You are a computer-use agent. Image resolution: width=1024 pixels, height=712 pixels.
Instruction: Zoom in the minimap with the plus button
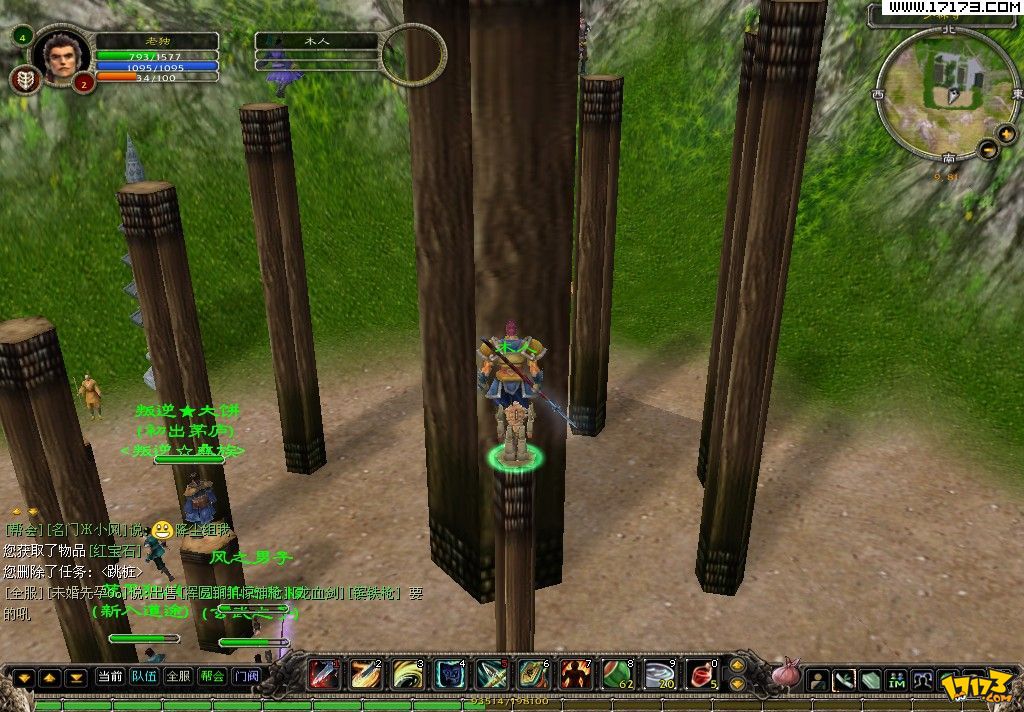click(1006, 133)
